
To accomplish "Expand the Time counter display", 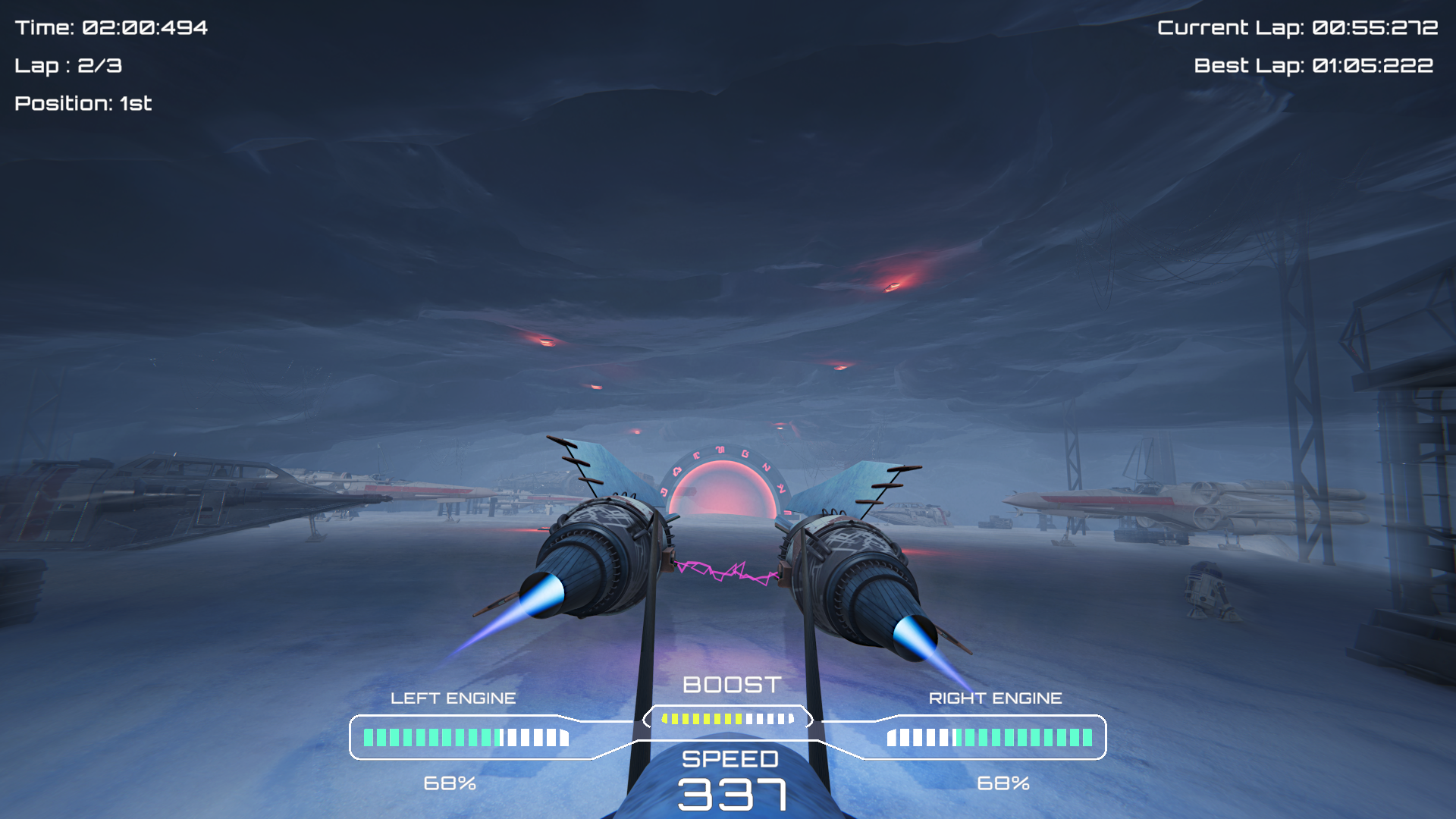I will [111, 28].
